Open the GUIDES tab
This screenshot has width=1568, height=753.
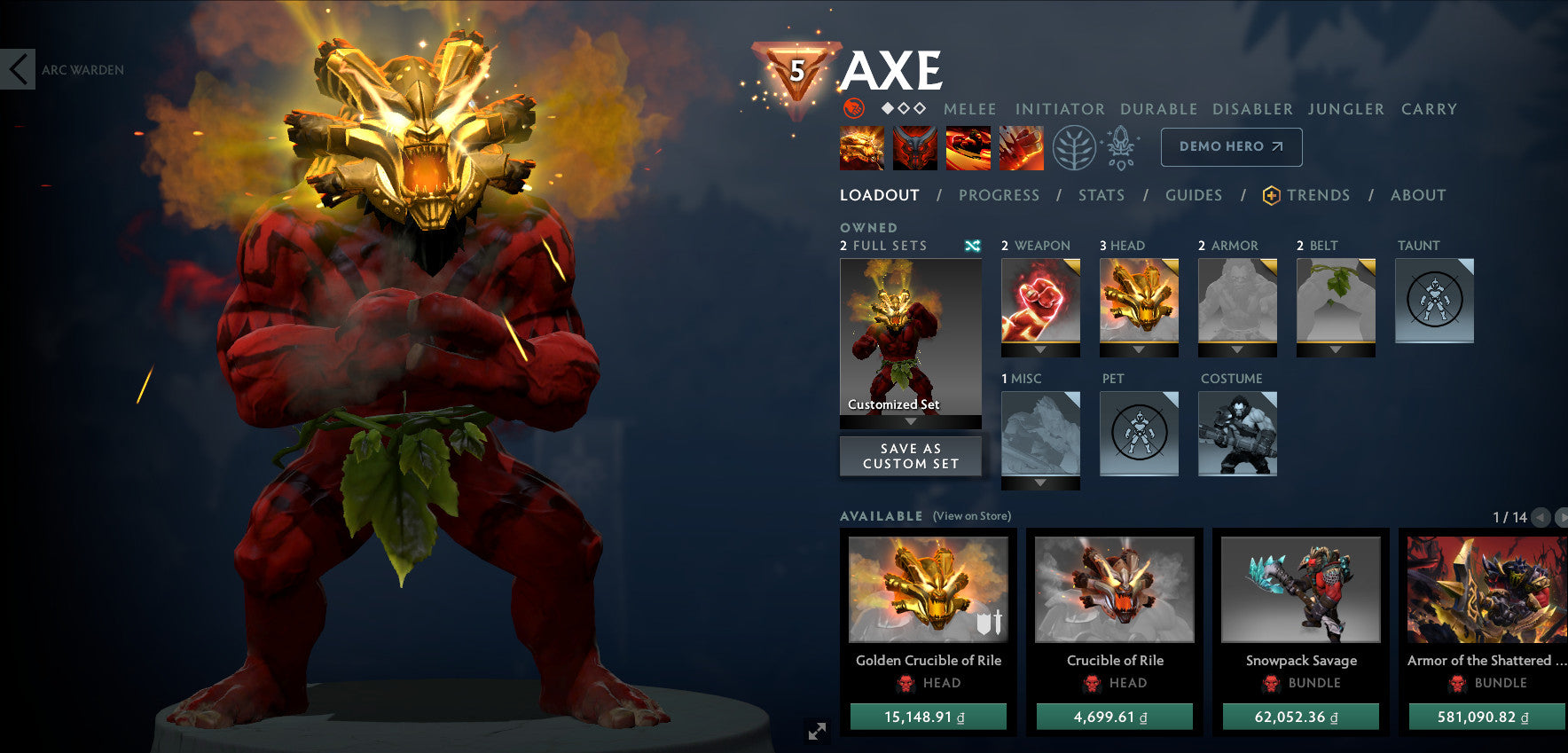(x=1194, y=195)
